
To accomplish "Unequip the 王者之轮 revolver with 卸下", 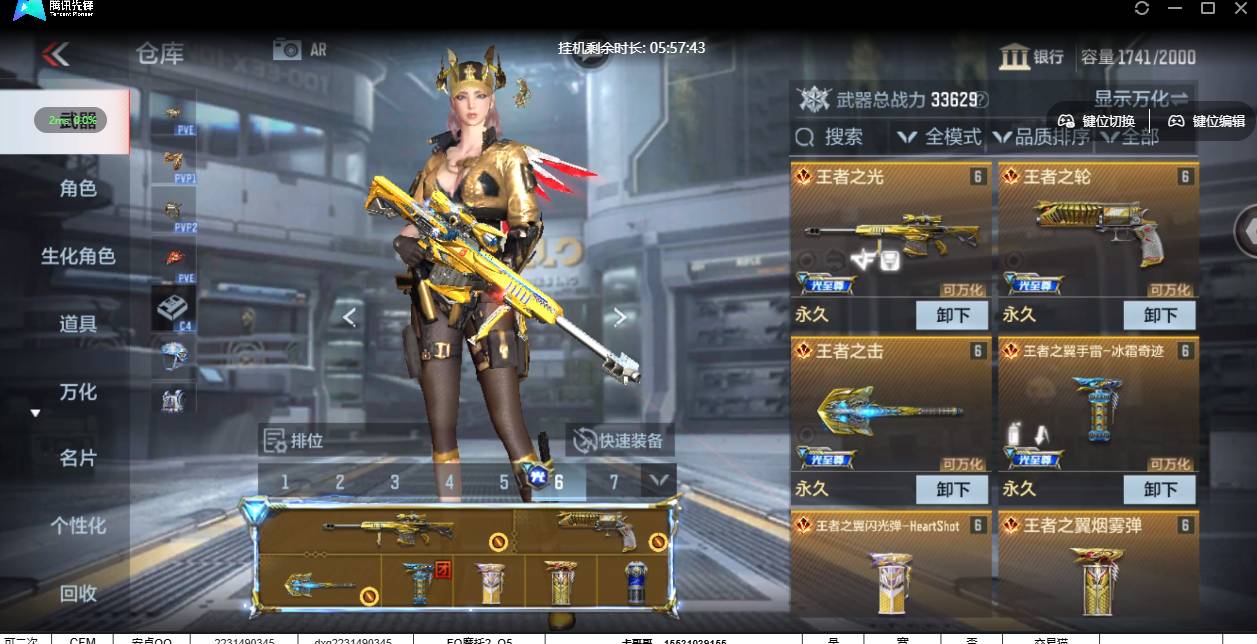I will click(x=1160, y=315).
